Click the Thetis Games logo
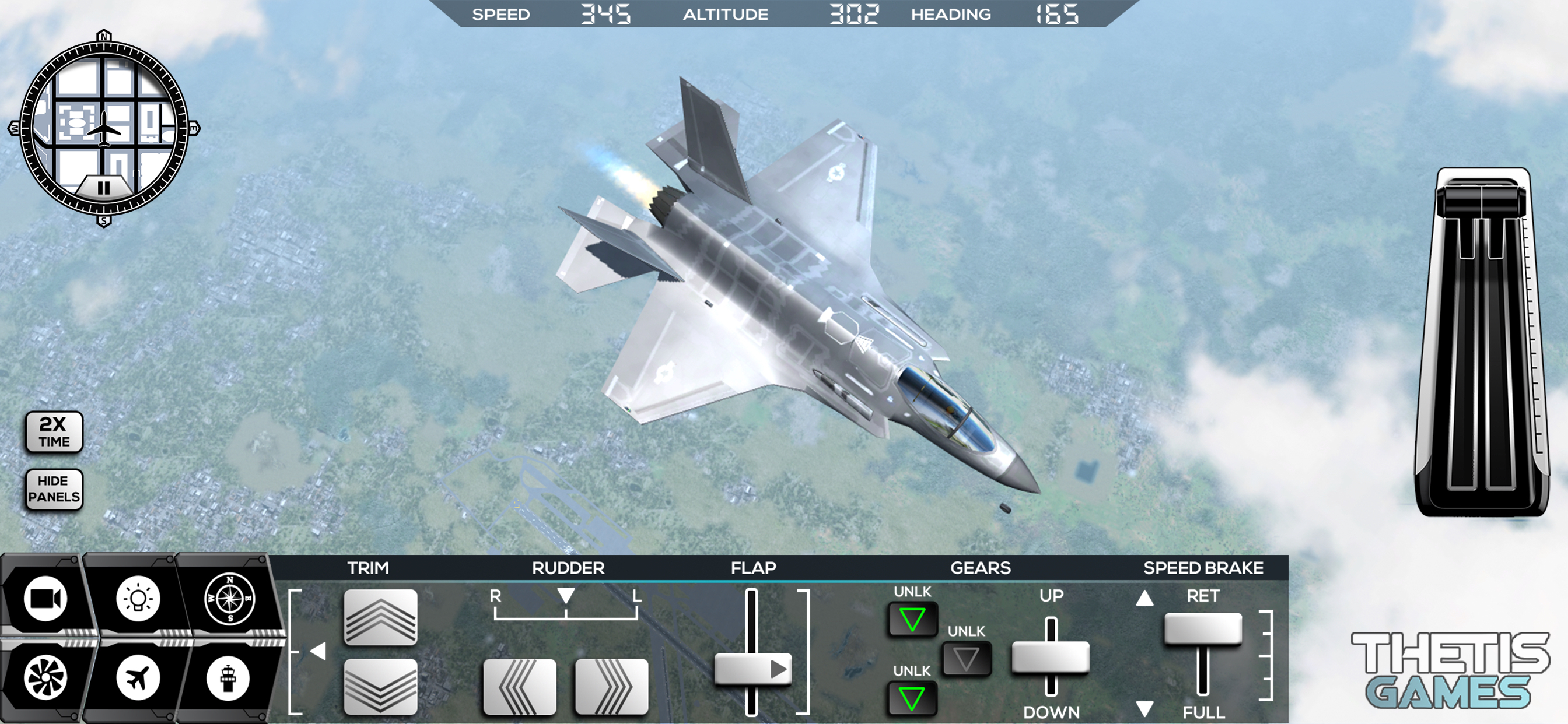Image resolution: width=1568 pixels, height=724 pixels. (1450, 670)
